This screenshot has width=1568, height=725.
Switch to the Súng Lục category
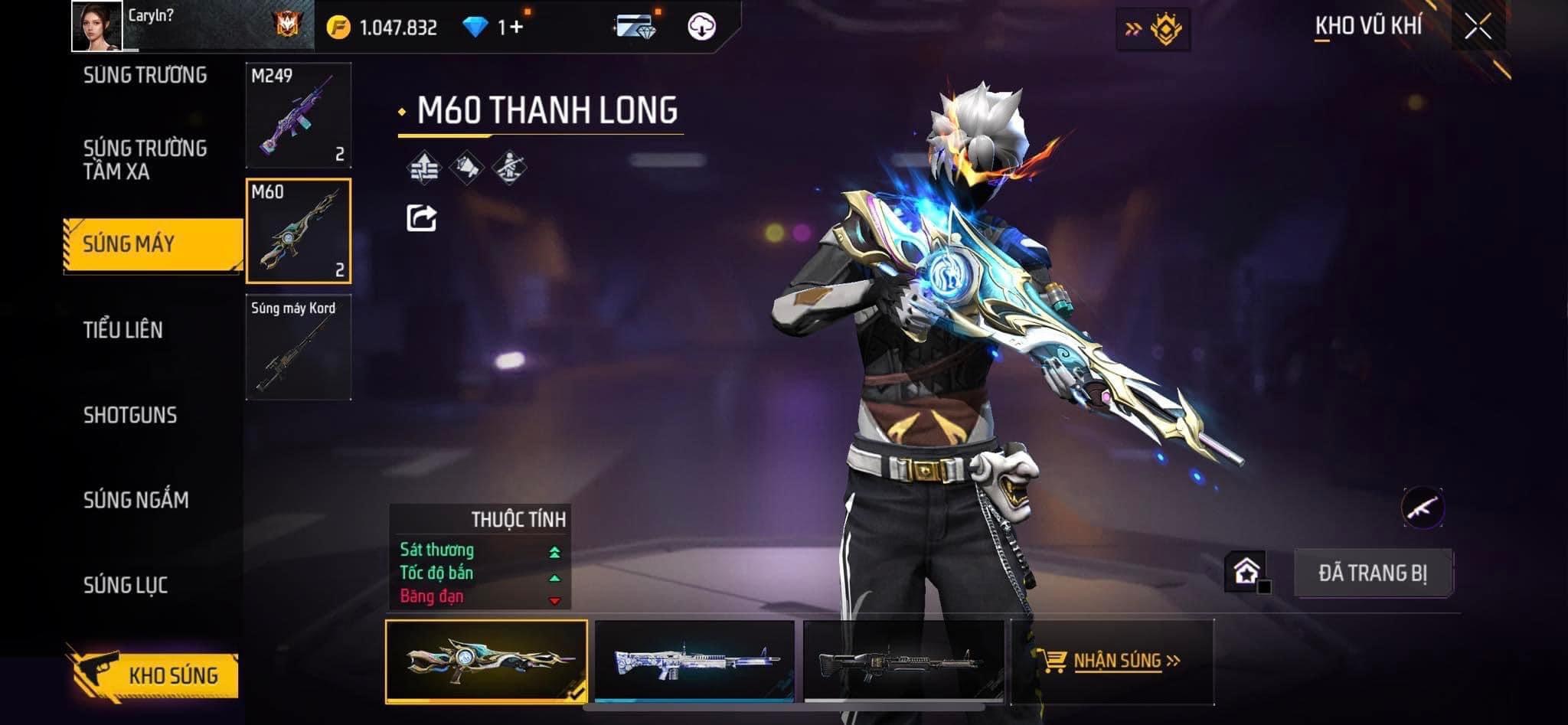point(126,585)
